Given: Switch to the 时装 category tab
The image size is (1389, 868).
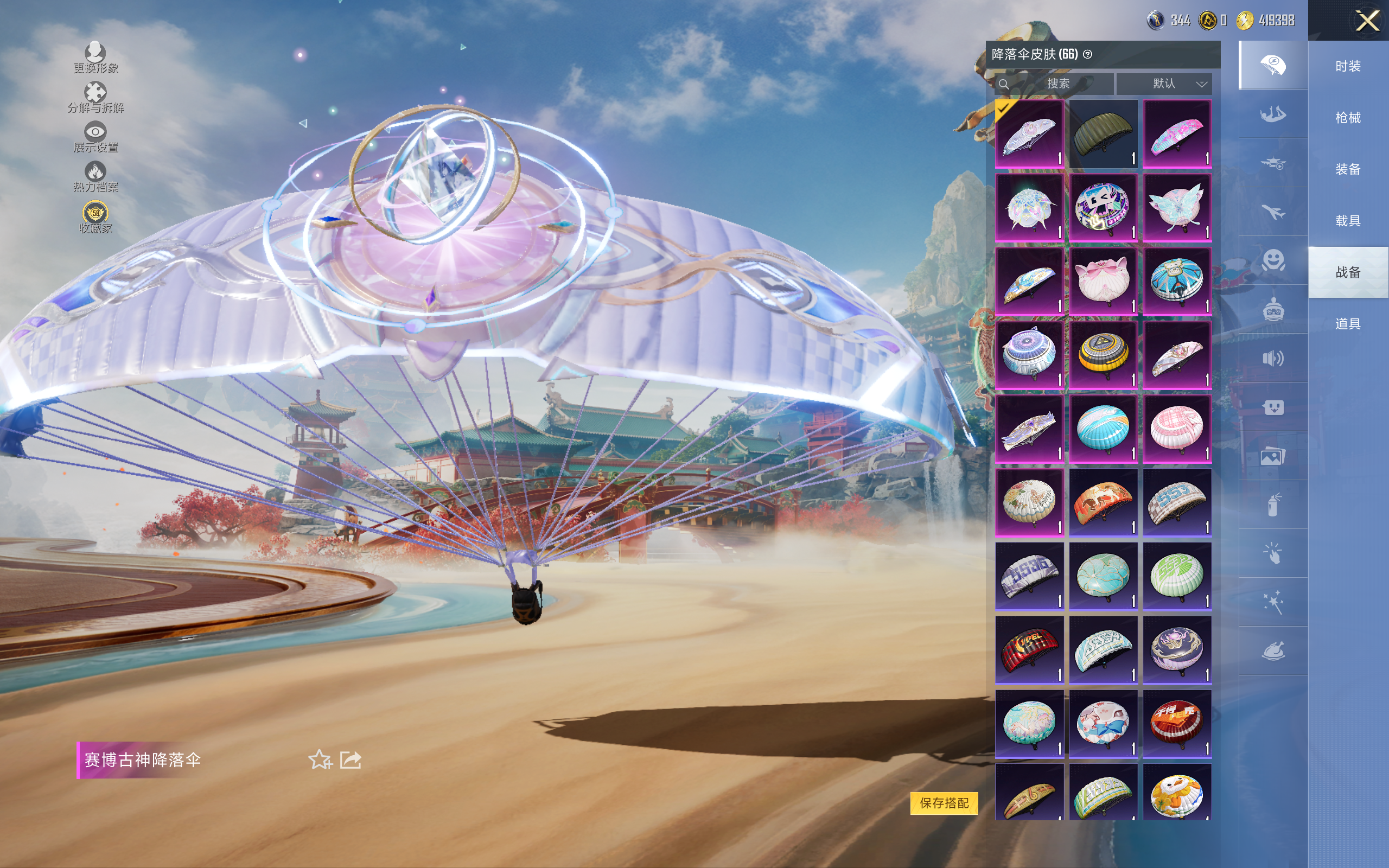Looking at the screenshot, I should (x=1348, y=66).
